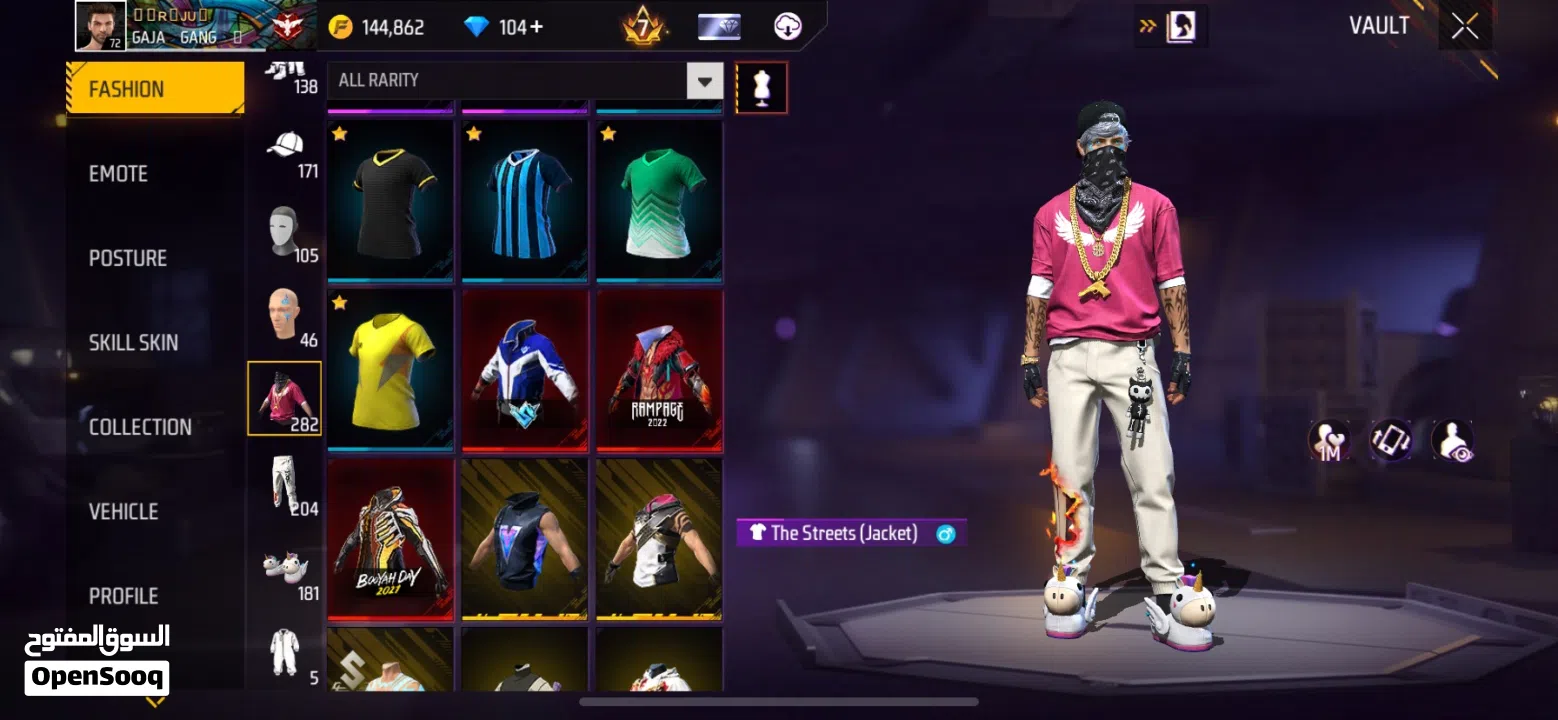1558x720 pixels.
Task: Rotate the character using the phone rotate icon
Action: (x=1390, y=440)
